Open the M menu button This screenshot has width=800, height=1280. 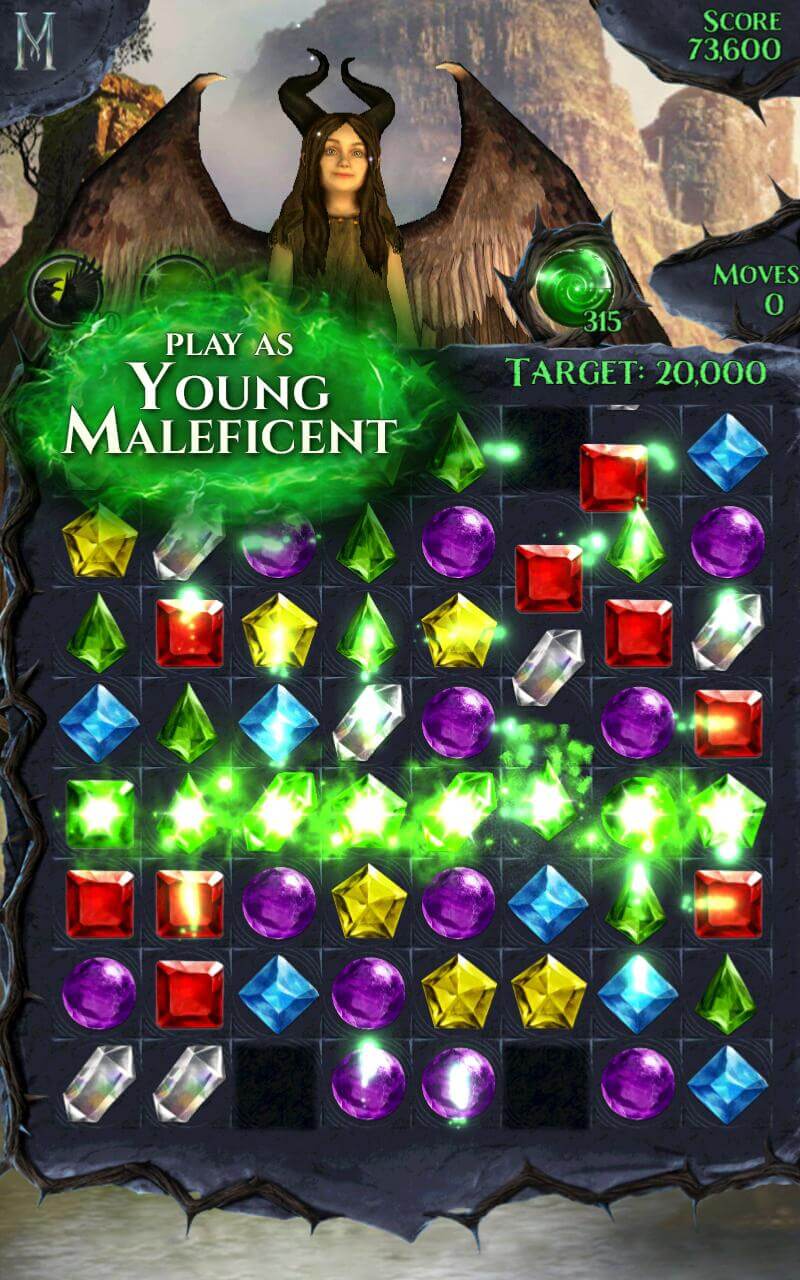(x=37, y=40)
